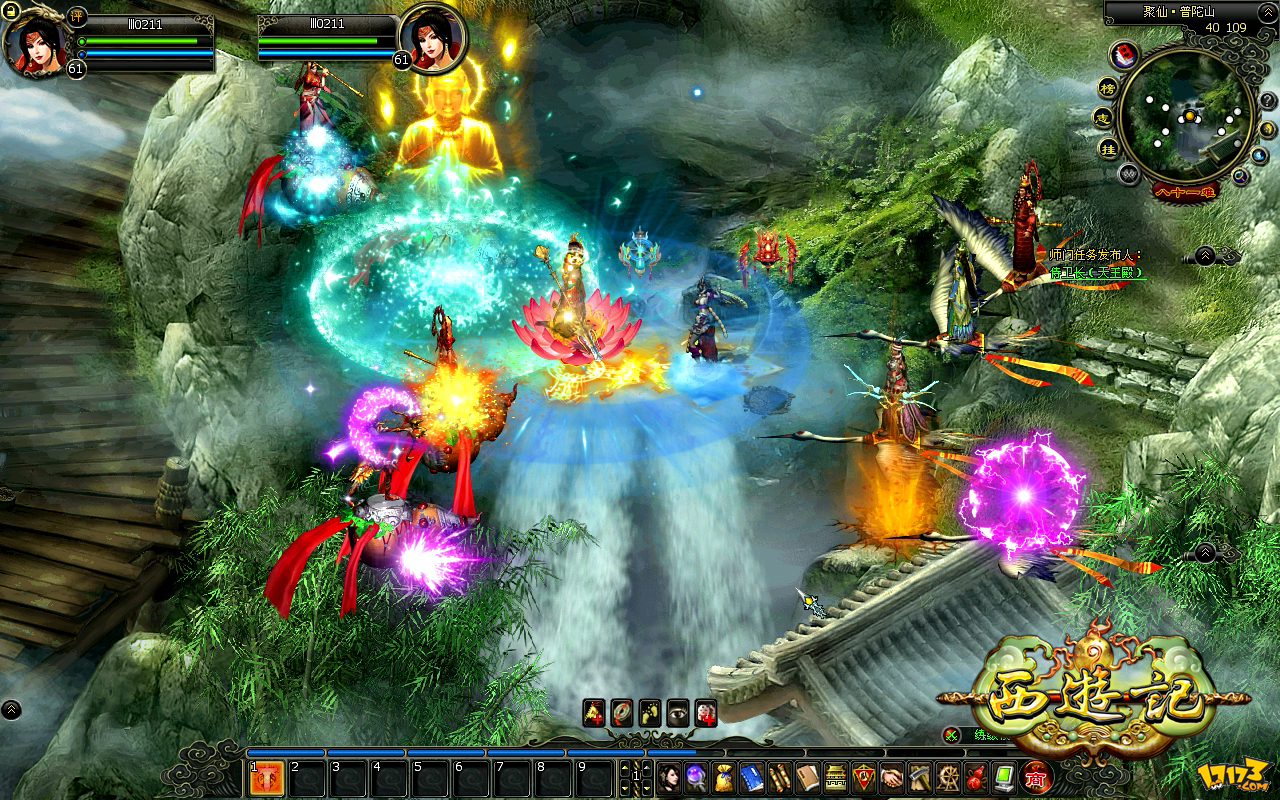
Task: Open the character portrait menu icon
Action: pyautogui.click(x=669, y=777)
